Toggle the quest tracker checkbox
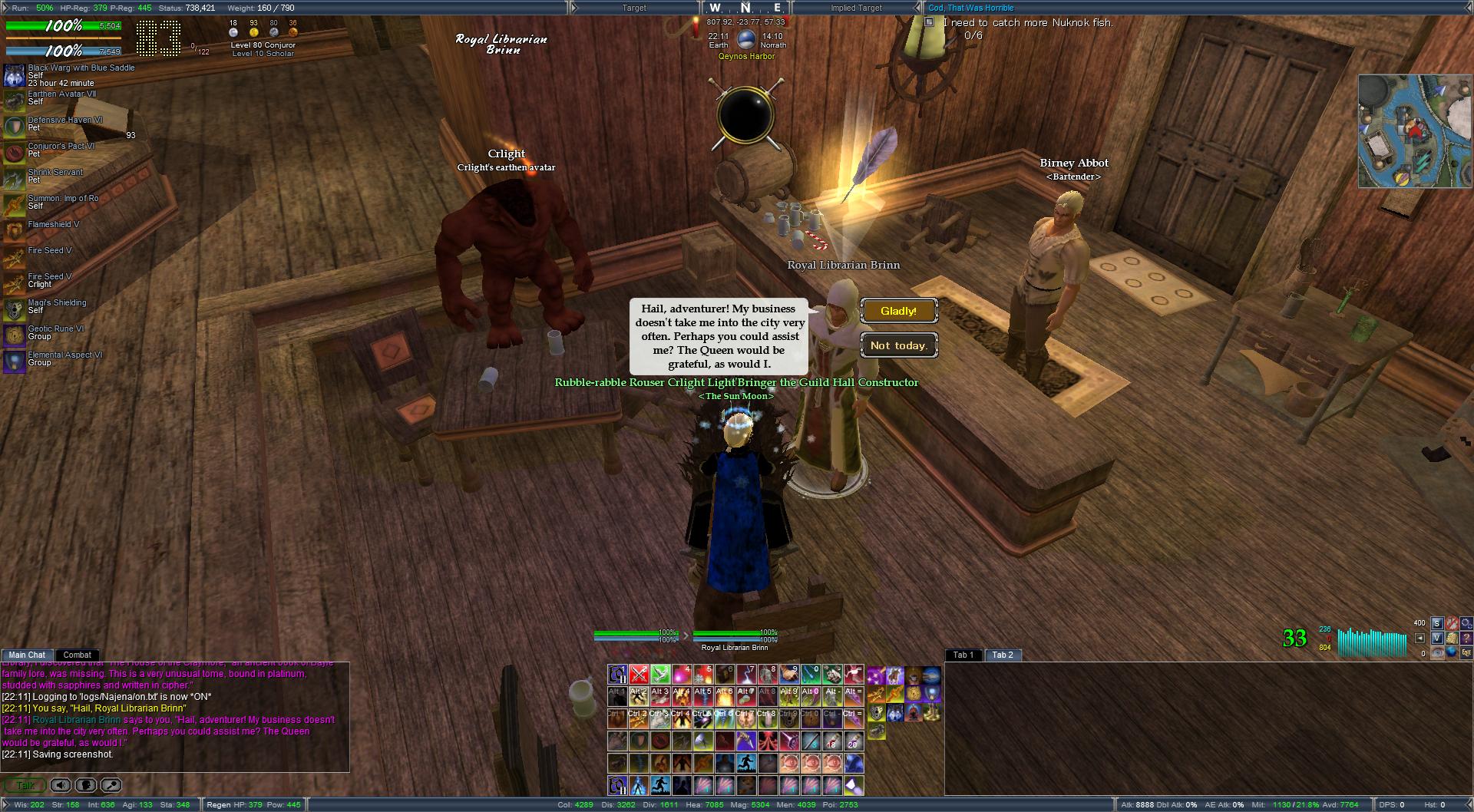This screenshot has height=812, width=1474. coord(929,22)
